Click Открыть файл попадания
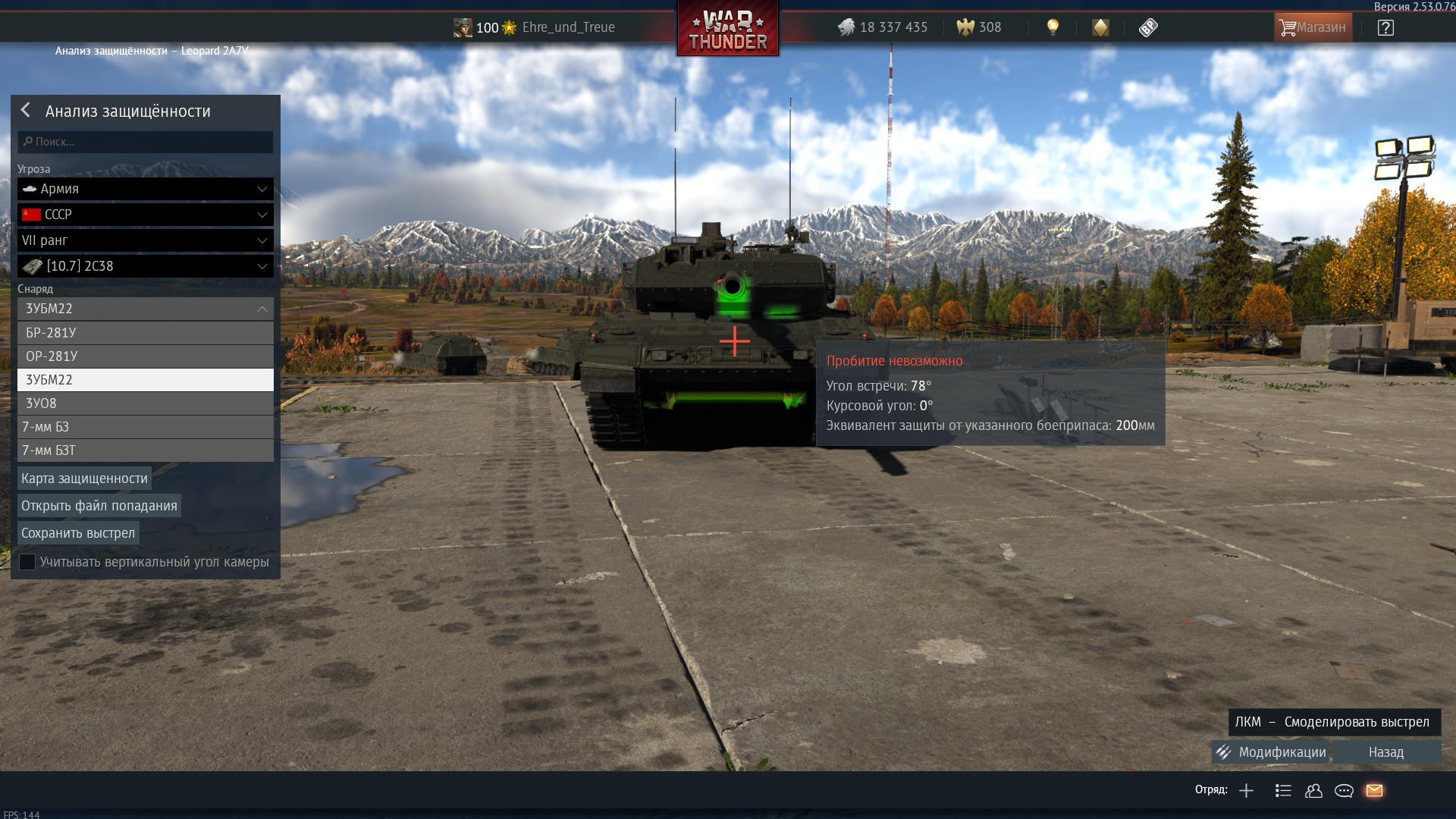 tap(99, 506)
